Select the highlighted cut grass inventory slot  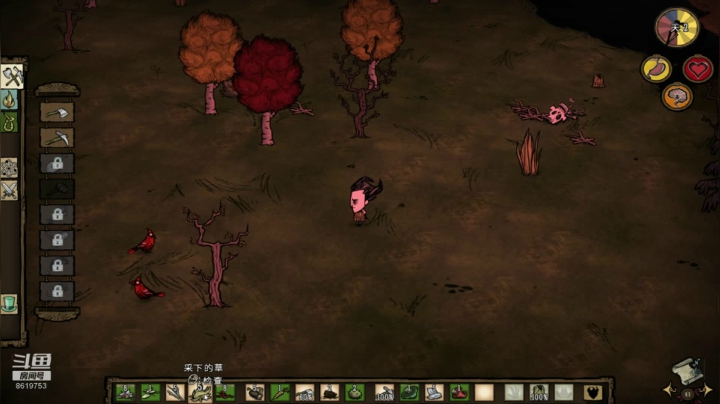click(x=200, y=392)
